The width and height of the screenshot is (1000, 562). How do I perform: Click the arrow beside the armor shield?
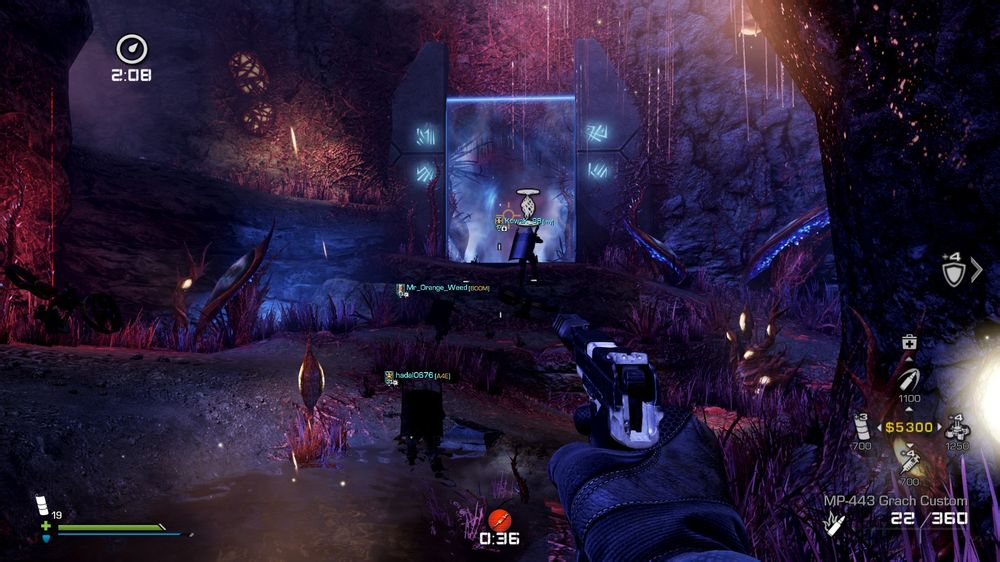pyautogui.click(x=977, y=270)
